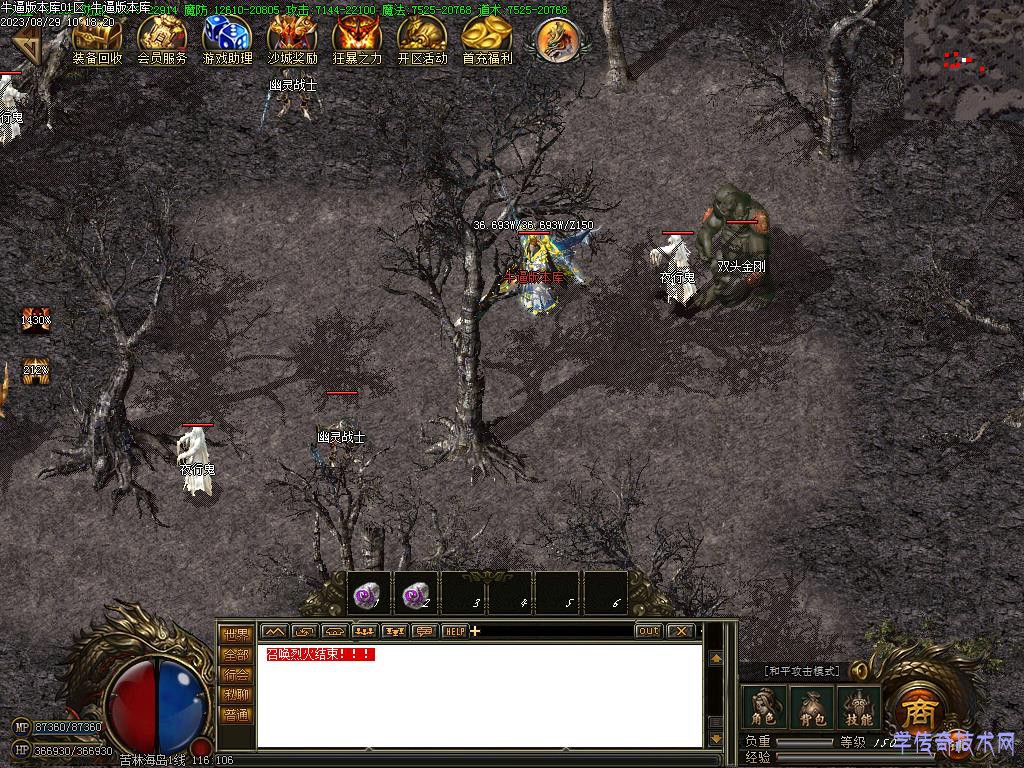This screenshot has height=768, width=1024.
Task: Click the HELP button above the chat
Action: click(455, 631)
